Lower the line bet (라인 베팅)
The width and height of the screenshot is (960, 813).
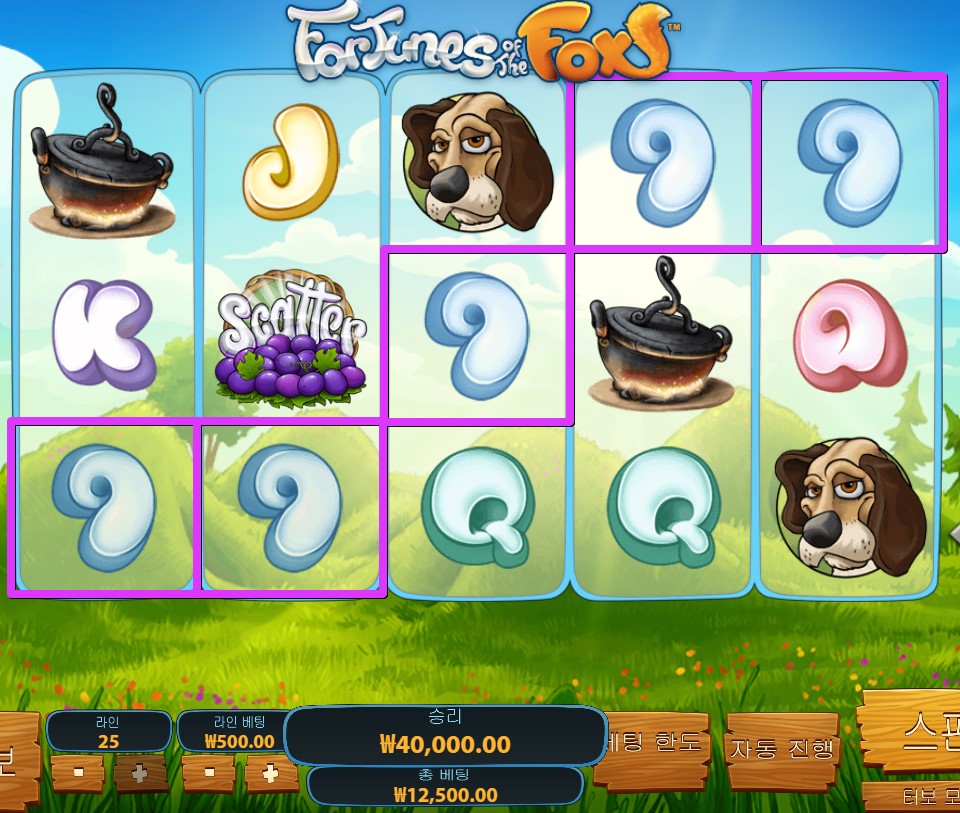(x=209, y=772)
